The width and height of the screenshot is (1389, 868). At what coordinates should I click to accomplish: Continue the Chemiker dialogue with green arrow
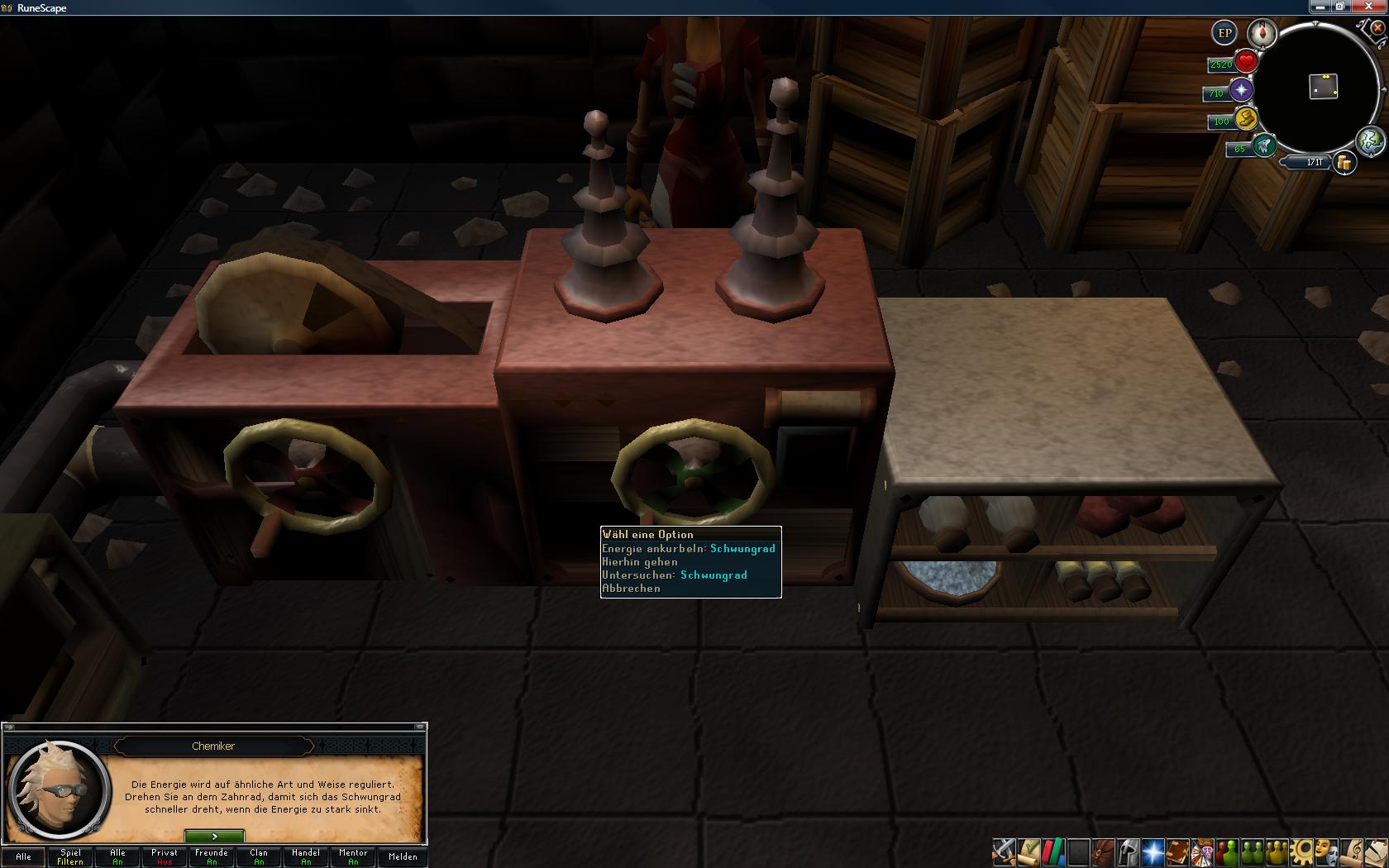214,837
